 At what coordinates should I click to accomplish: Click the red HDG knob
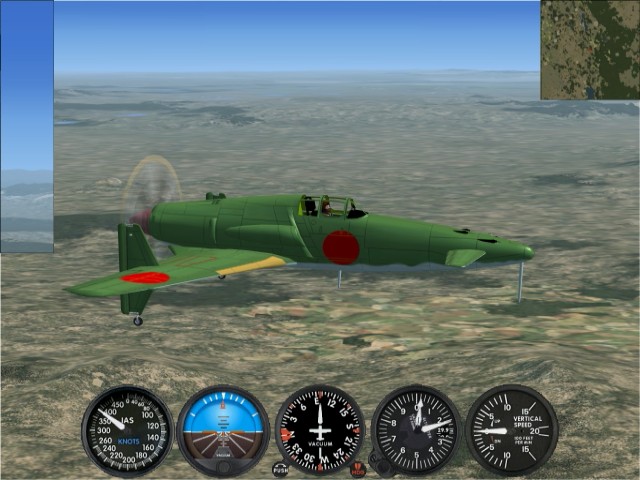358,468
